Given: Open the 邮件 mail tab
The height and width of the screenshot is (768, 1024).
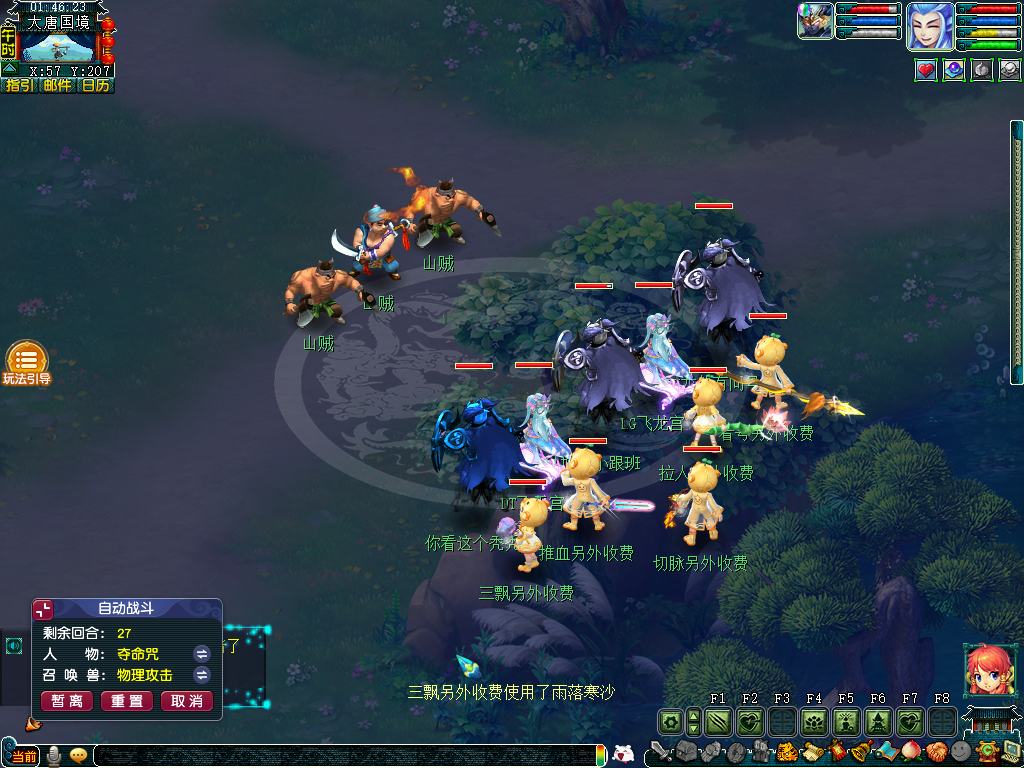Looking at the screenshot, I should tap(57, 86).
